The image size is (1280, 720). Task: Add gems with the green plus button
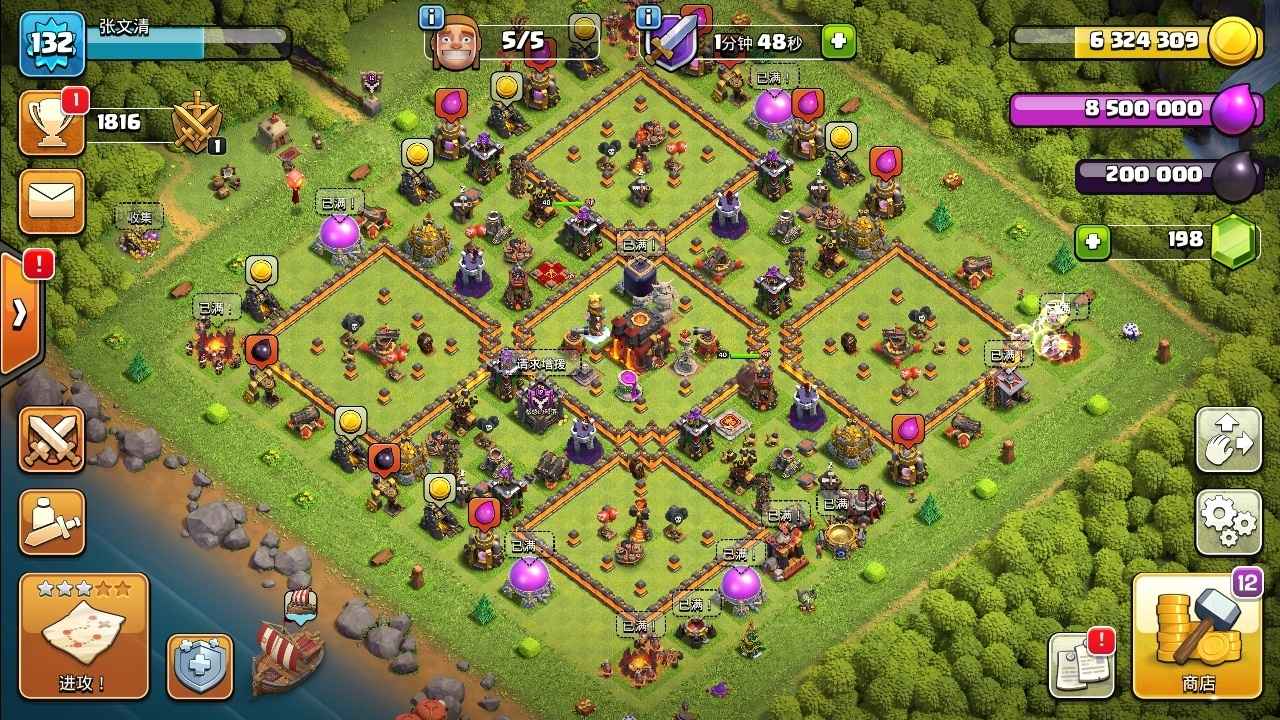coord(1093,241)
